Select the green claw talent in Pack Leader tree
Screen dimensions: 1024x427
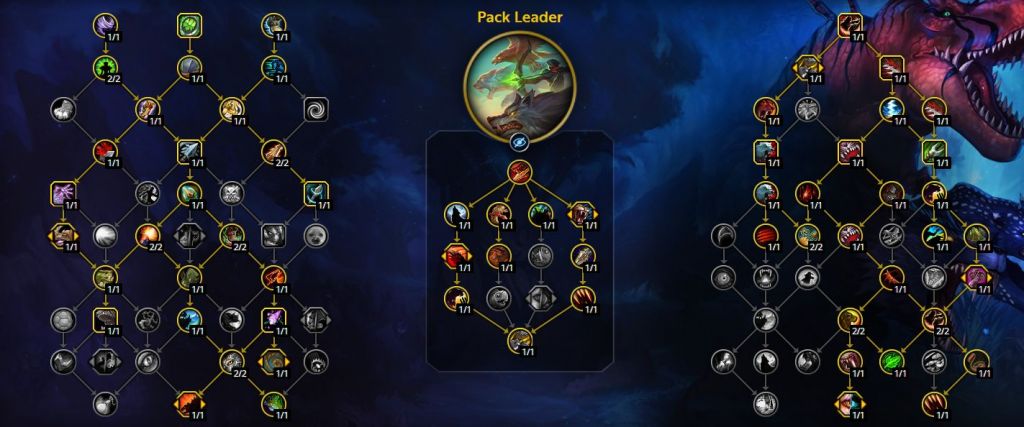tap(540, 213)
